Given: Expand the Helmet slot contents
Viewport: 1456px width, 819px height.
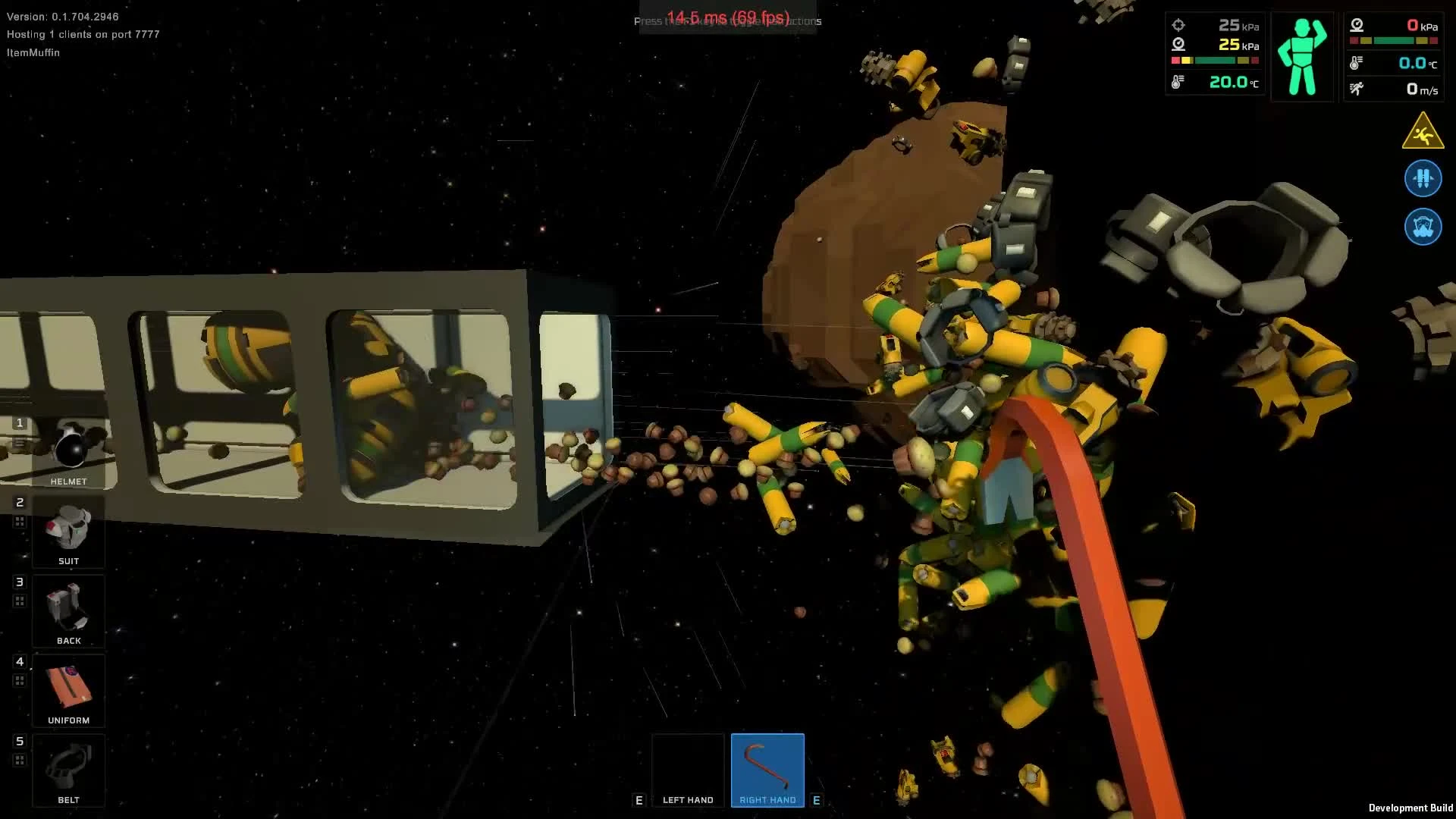Looking at the screenshot, I should point(18,444).
